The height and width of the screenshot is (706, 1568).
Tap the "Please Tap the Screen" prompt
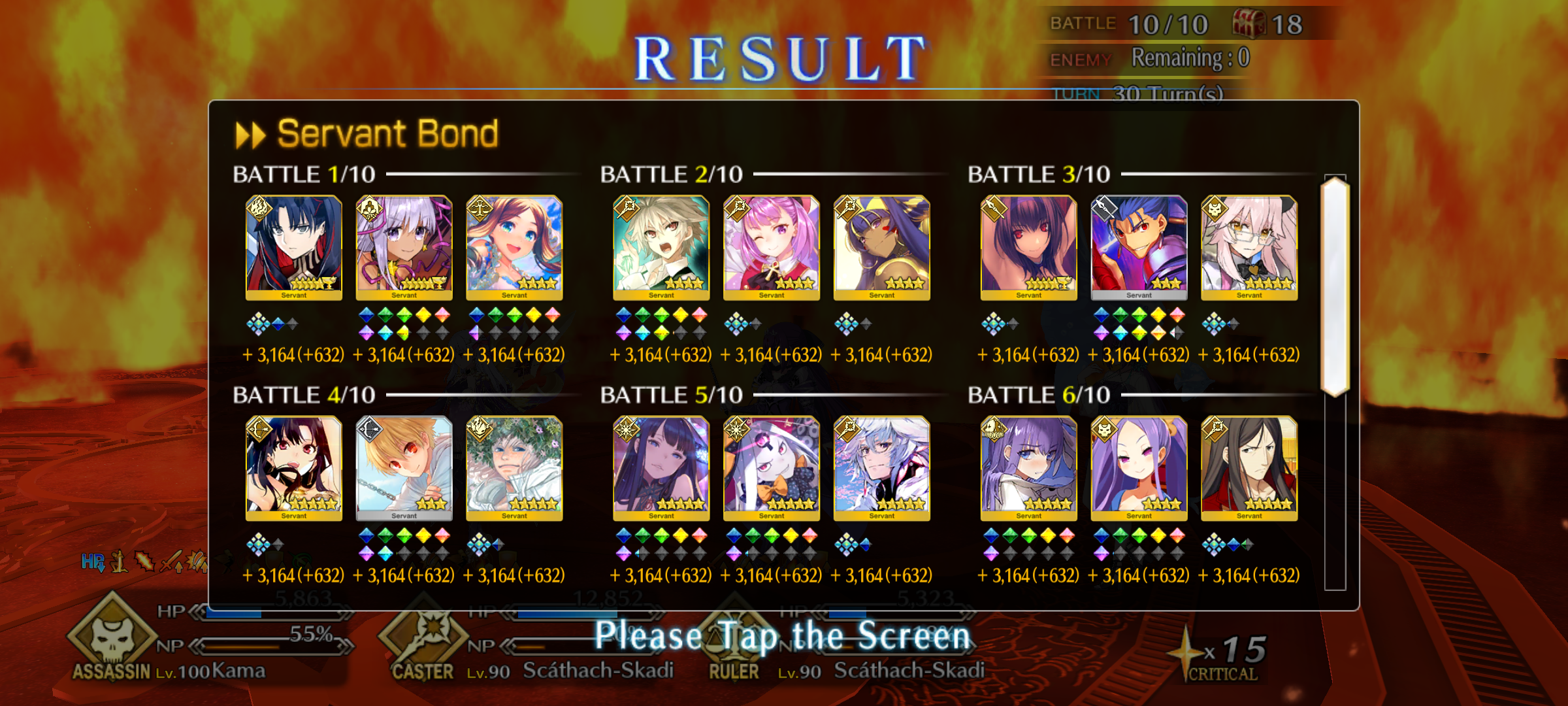pos(783,637)
